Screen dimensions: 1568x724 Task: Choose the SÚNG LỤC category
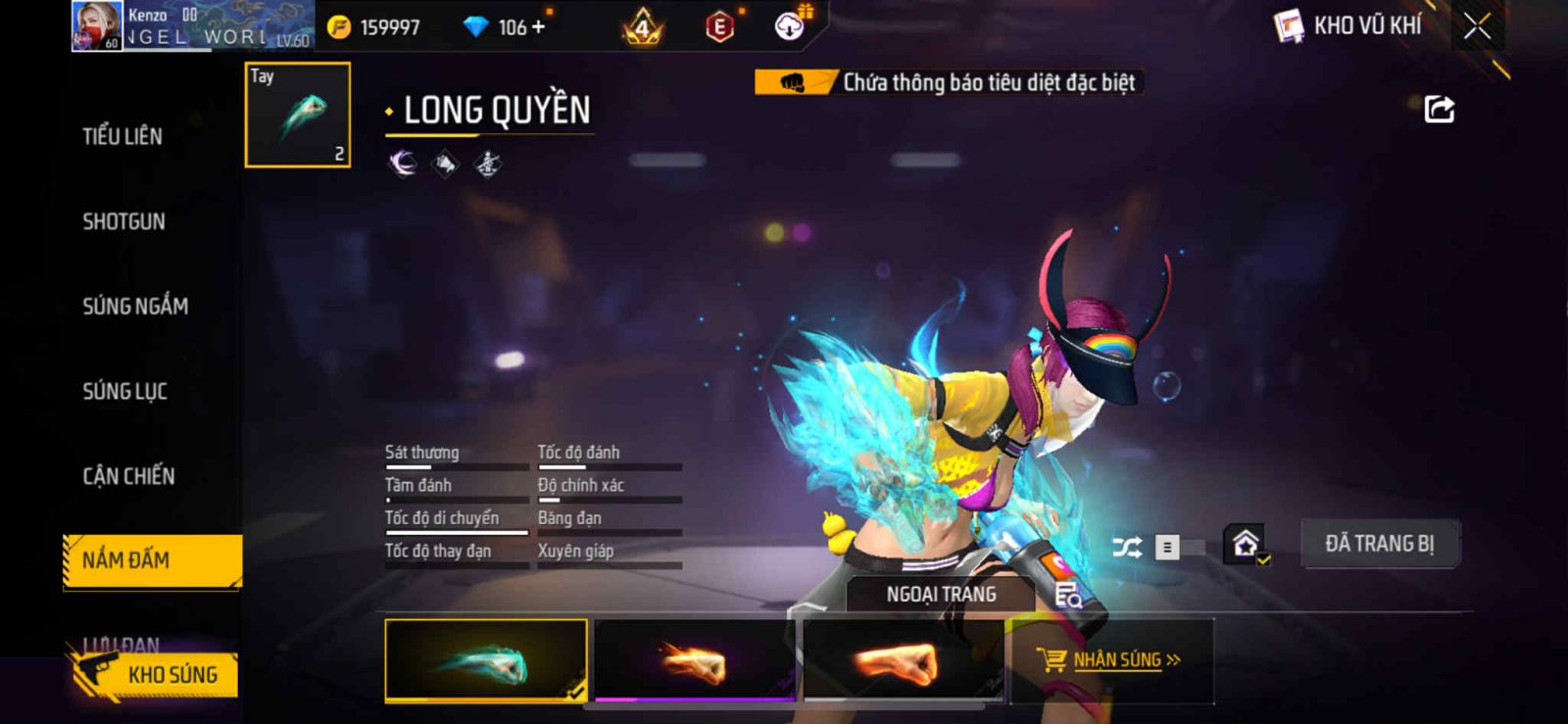124,392
